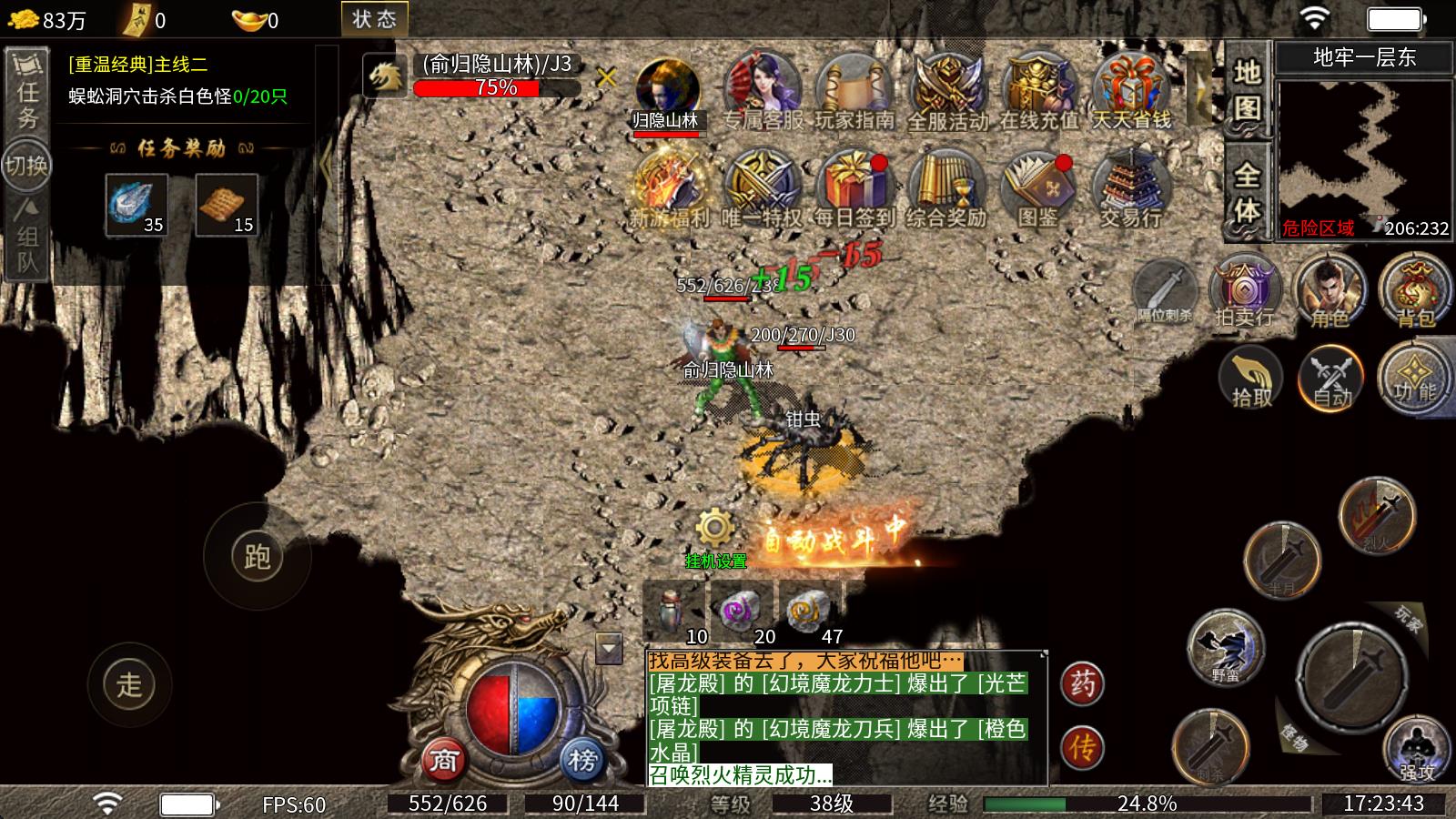Screen dimensions: 1456x819
Task: Open the 背包 backpack
Action: coord(1415,291)
